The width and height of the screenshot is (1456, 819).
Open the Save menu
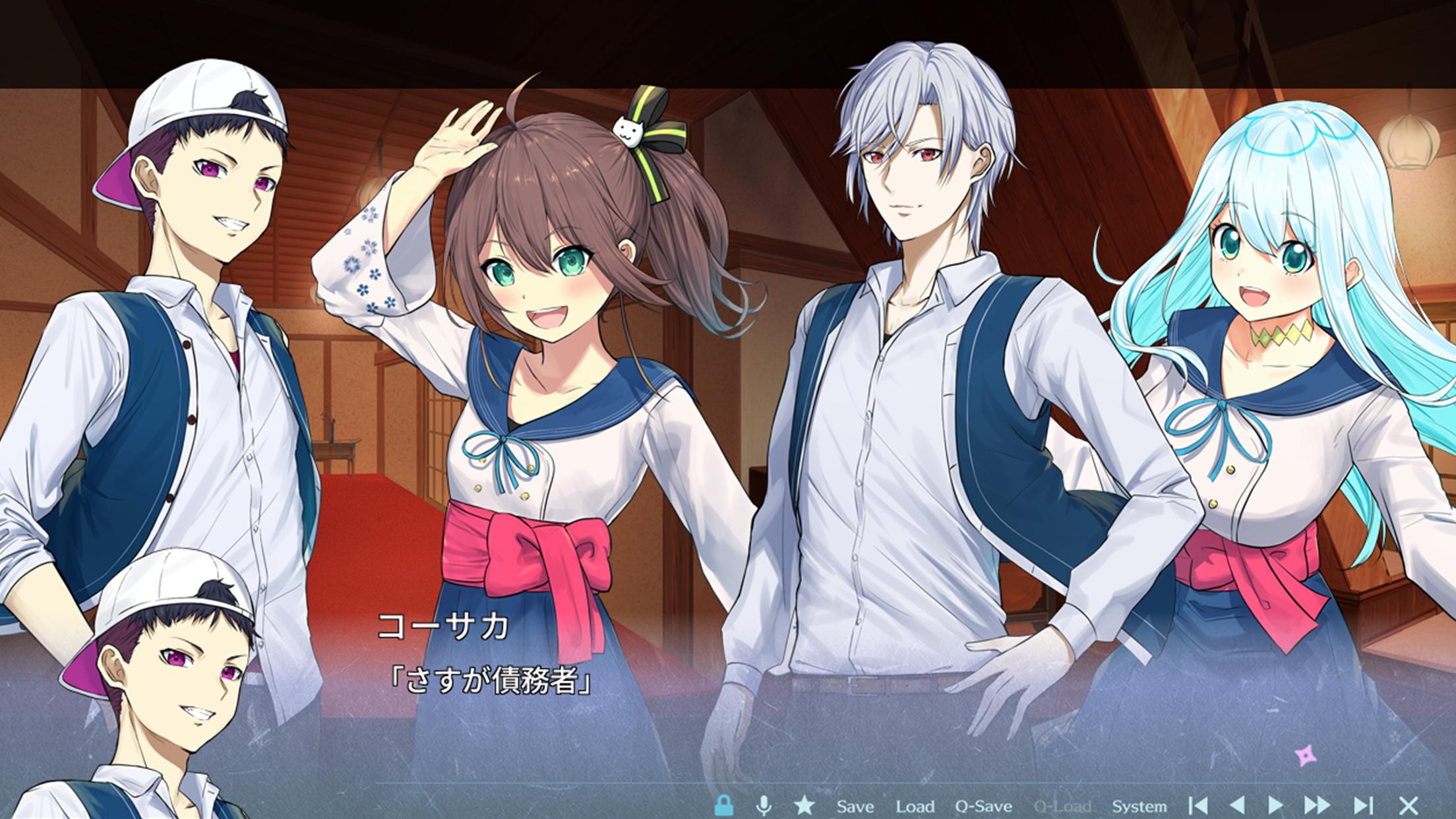pos(855,806)
